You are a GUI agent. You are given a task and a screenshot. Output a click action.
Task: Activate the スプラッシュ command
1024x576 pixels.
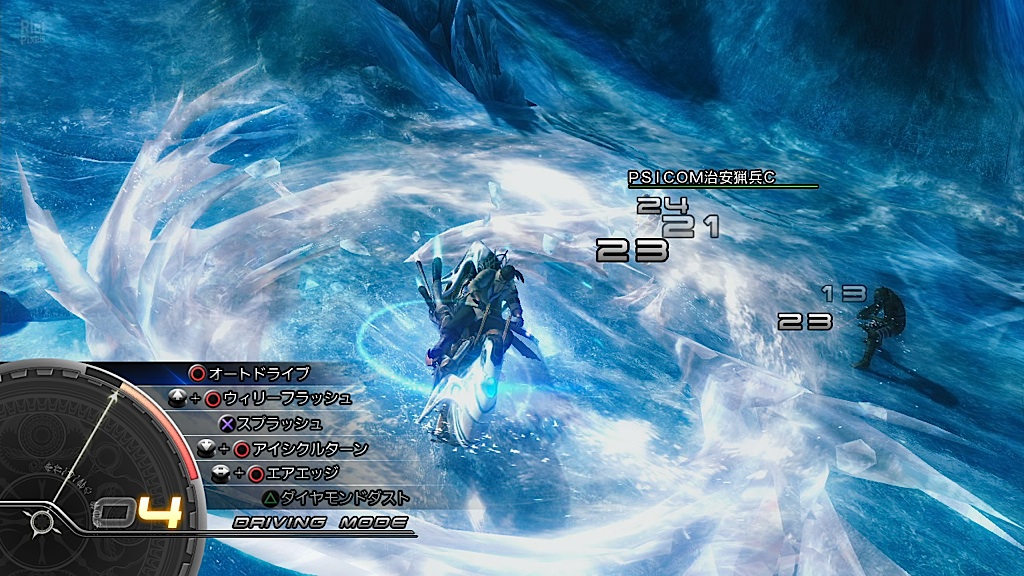click(x=280, y=423)
